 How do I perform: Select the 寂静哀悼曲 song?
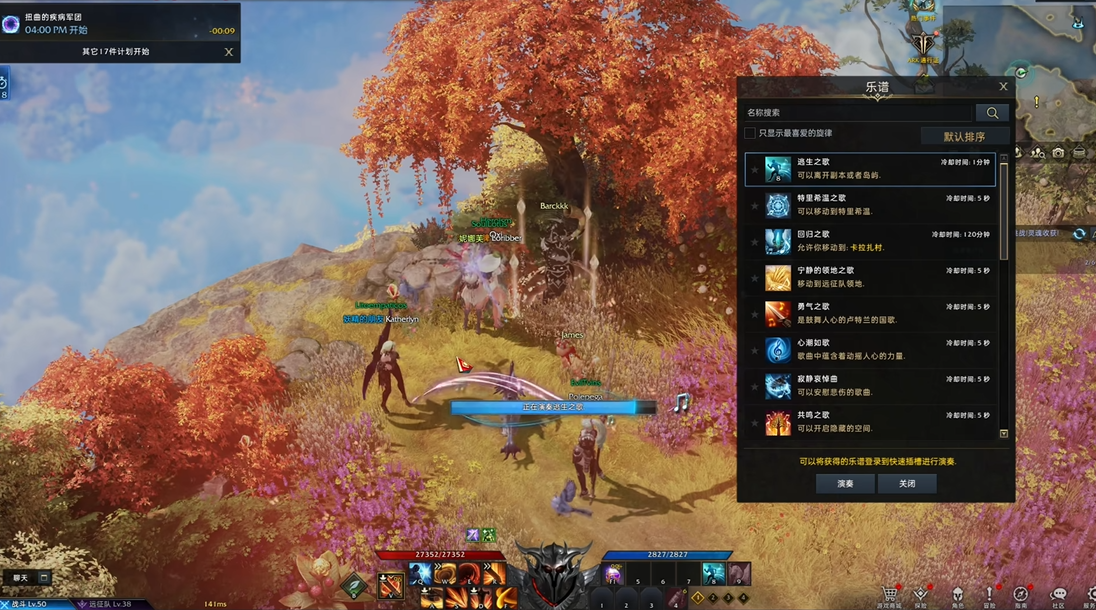[x=869, y=385]
